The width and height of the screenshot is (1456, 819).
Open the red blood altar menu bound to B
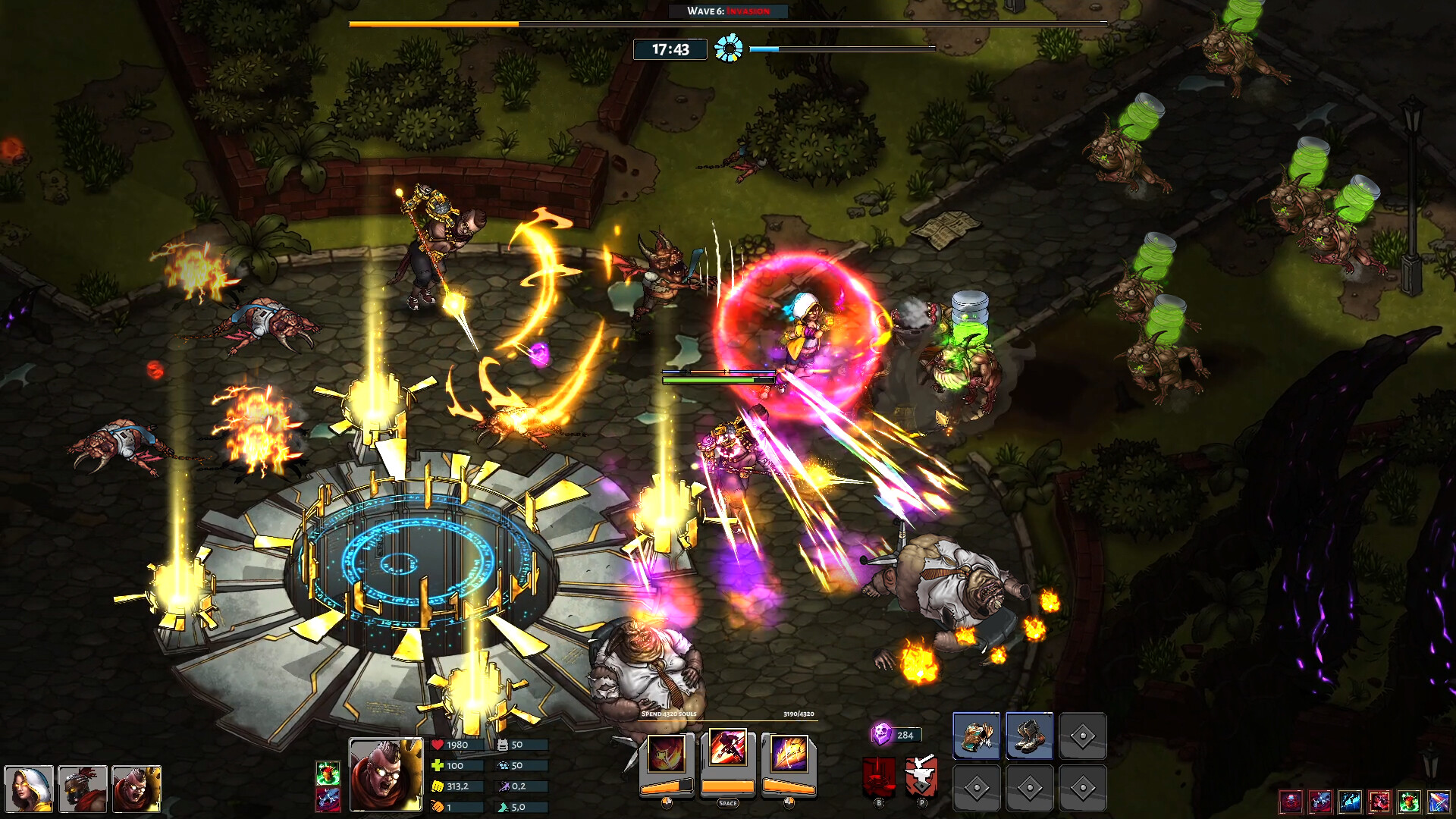click(878, 777)
